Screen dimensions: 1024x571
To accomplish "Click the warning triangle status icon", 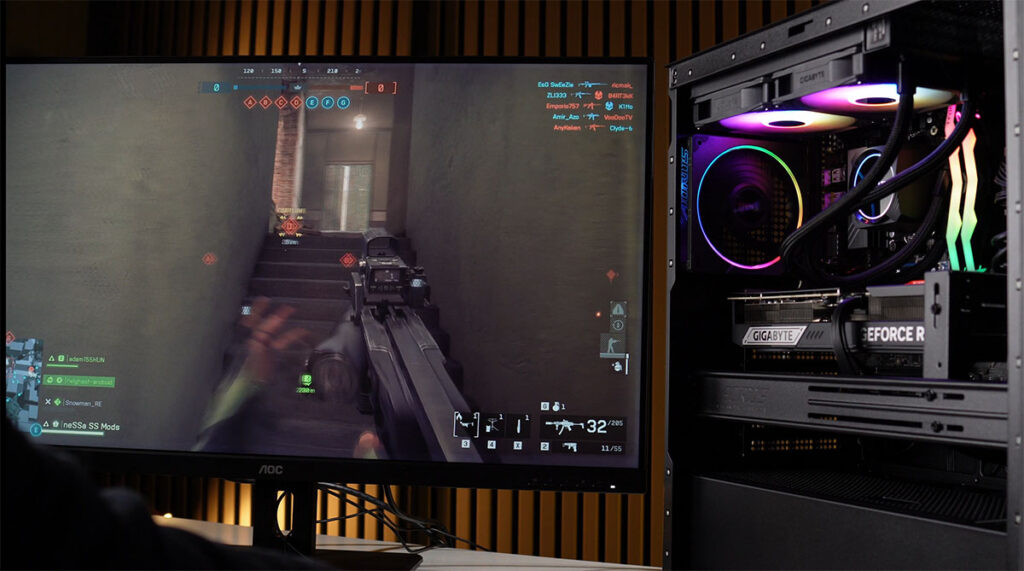I will tap(617, 310).
